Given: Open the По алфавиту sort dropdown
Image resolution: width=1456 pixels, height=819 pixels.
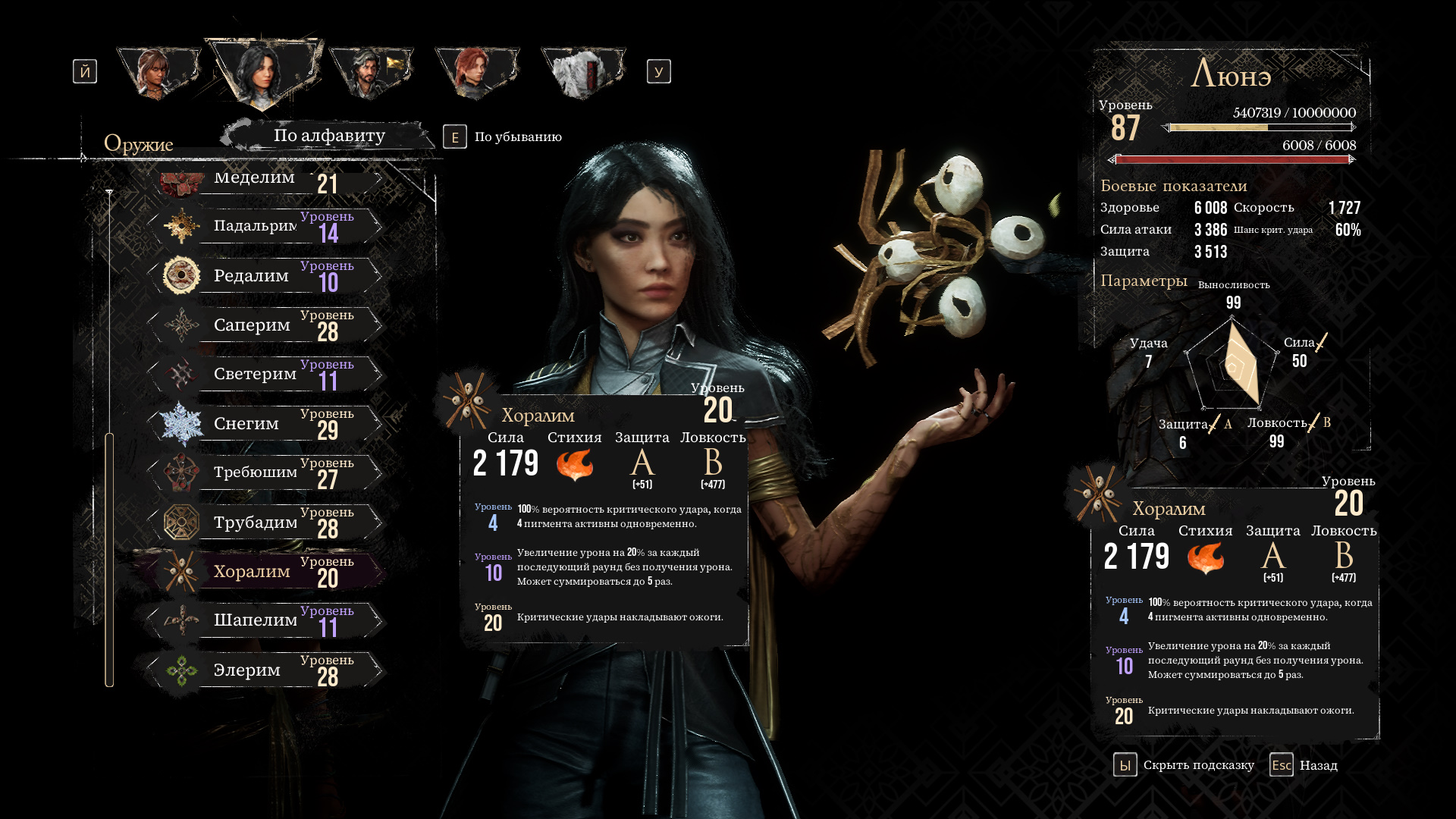Looking at the screenshot, I should (x=329, y=136).
